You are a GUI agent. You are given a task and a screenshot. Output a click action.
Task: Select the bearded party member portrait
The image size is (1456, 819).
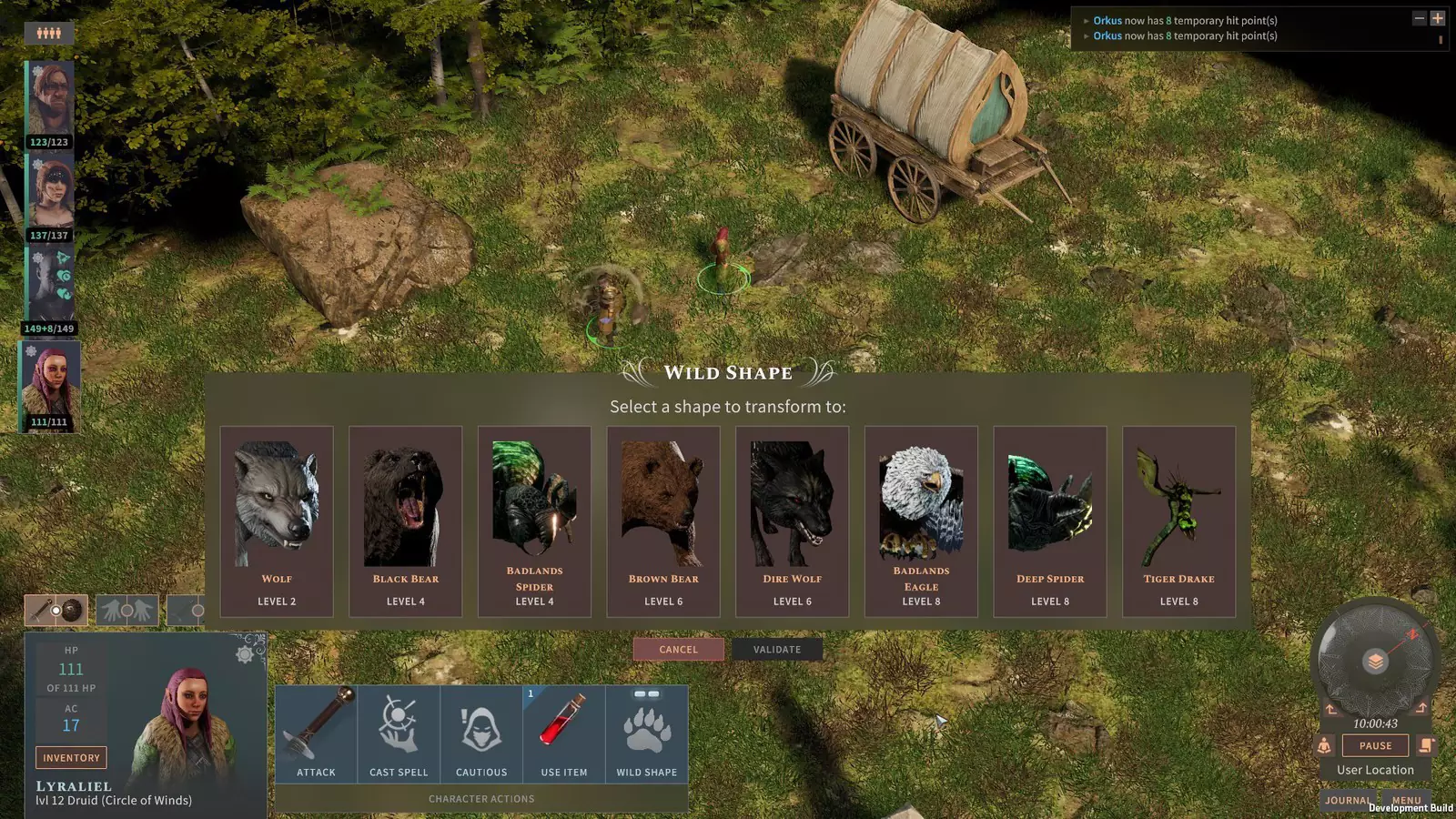(x=50, y=98)
